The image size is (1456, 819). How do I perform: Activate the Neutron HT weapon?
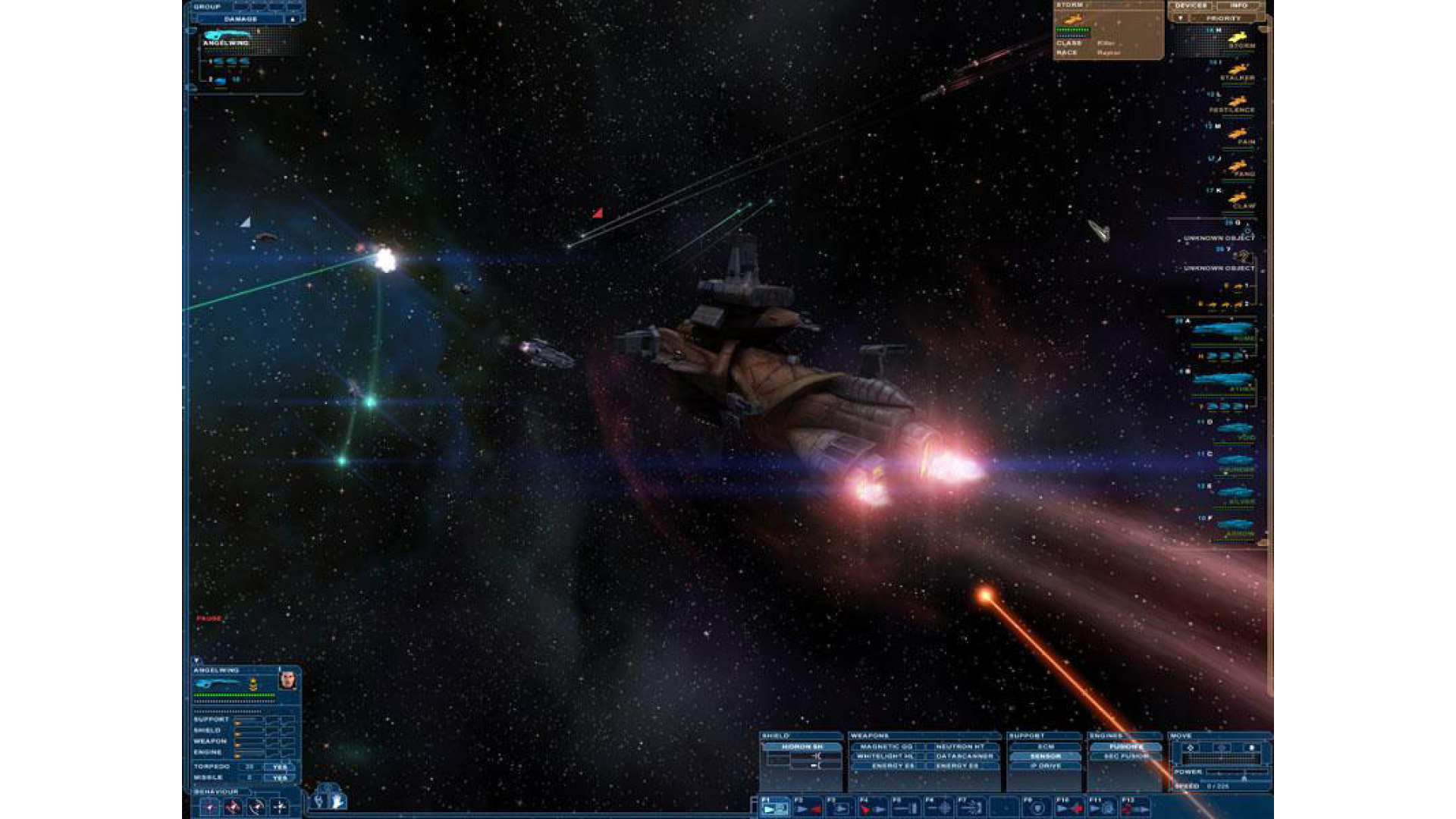(x=959, y=747)
